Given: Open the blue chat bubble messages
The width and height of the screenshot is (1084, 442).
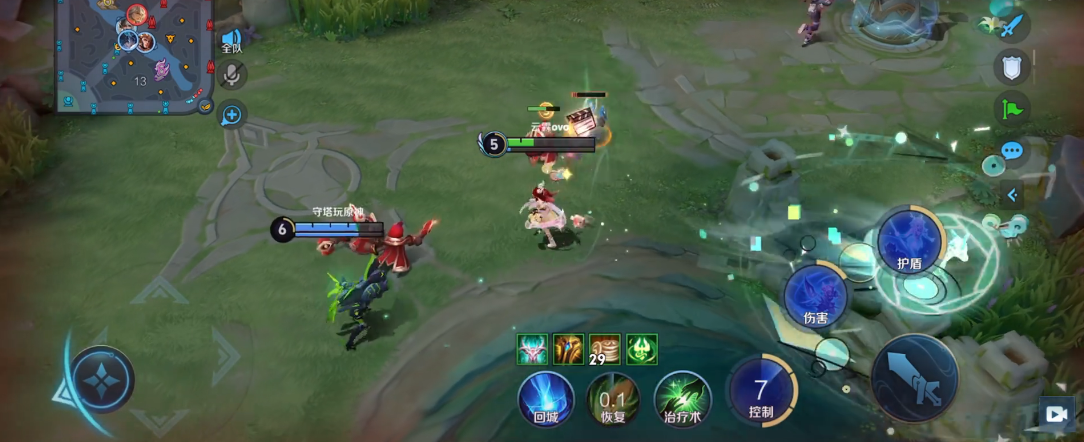Looking at the screenshot, I should [x=1012, y=152].
